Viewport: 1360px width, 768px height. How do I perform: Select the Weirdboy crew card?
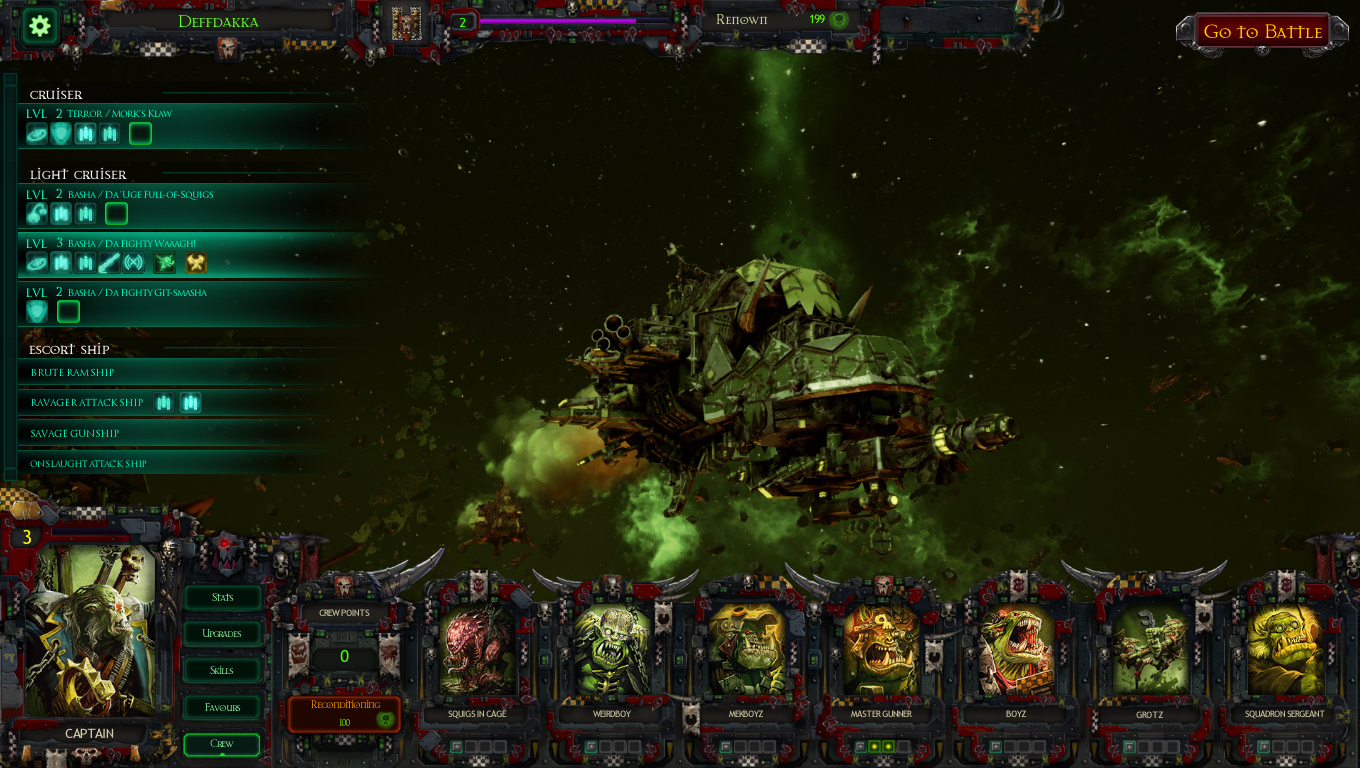point(611,650)
